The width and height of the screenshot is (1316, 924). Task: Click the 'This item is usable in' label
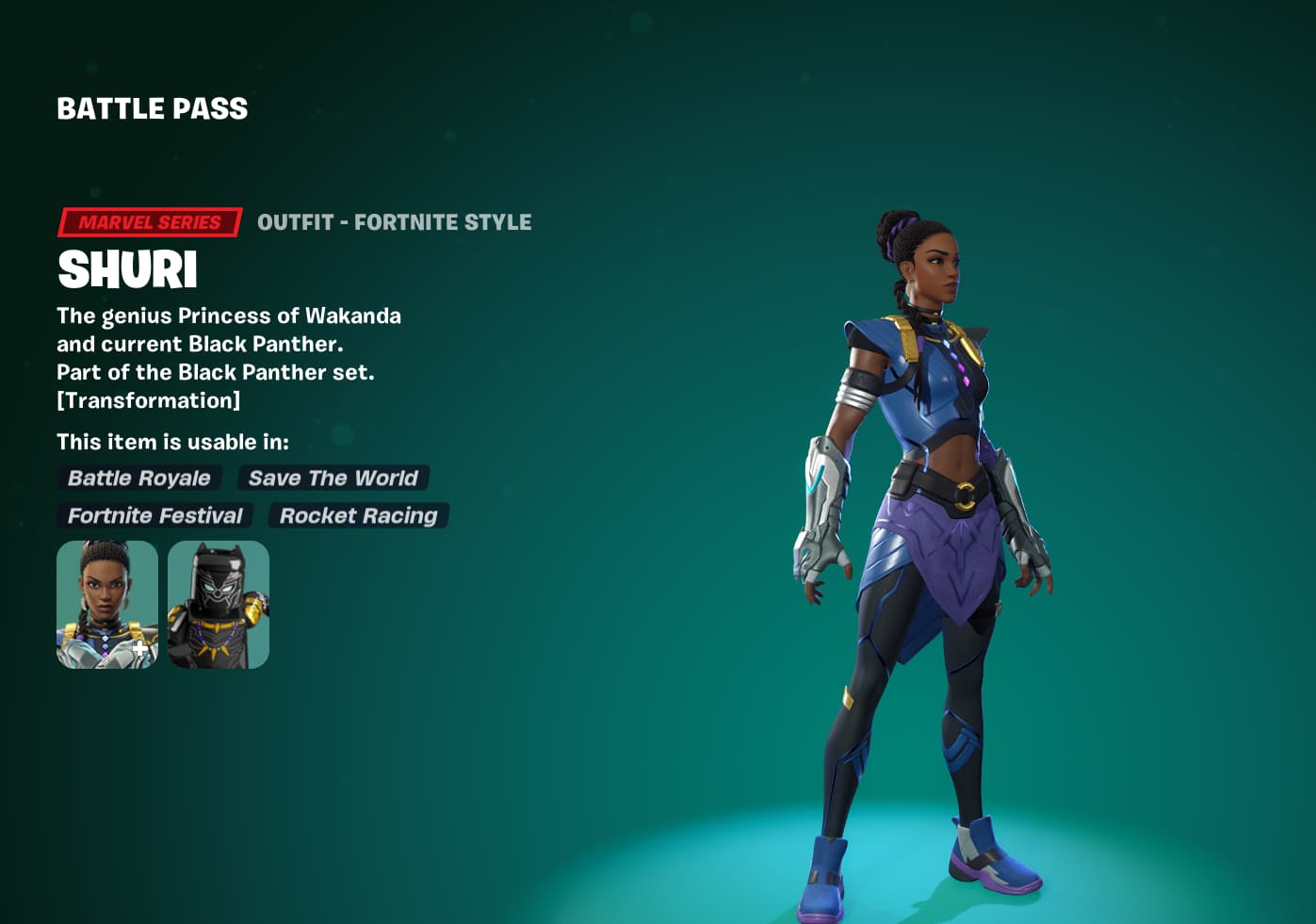tap(173, 441)
